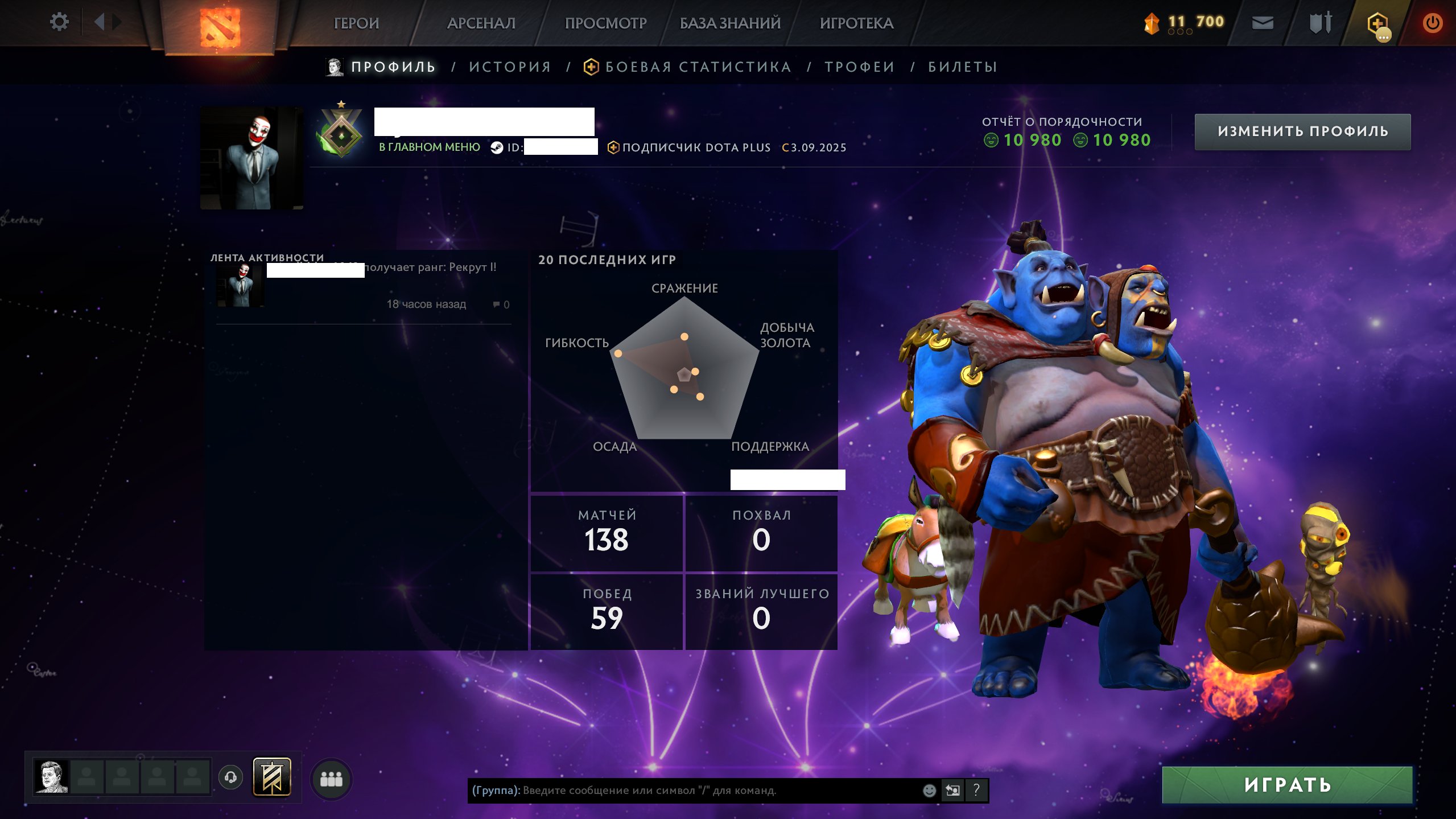
Task: Click the red power quit button
Action: pyautogui.click(x=1432, y=23)
